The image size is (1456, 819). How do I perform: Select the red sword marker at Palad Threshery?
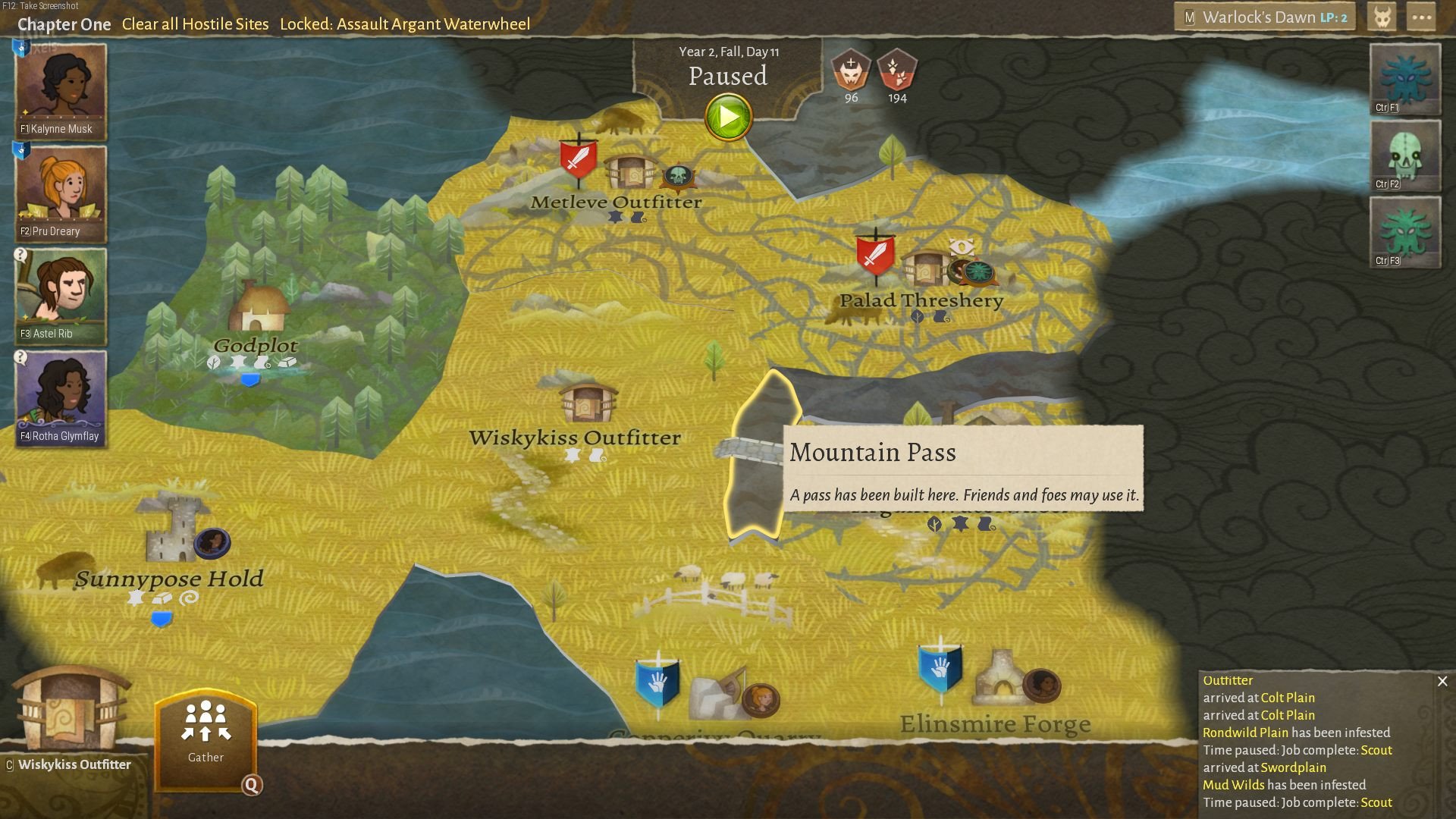[875, 255]
